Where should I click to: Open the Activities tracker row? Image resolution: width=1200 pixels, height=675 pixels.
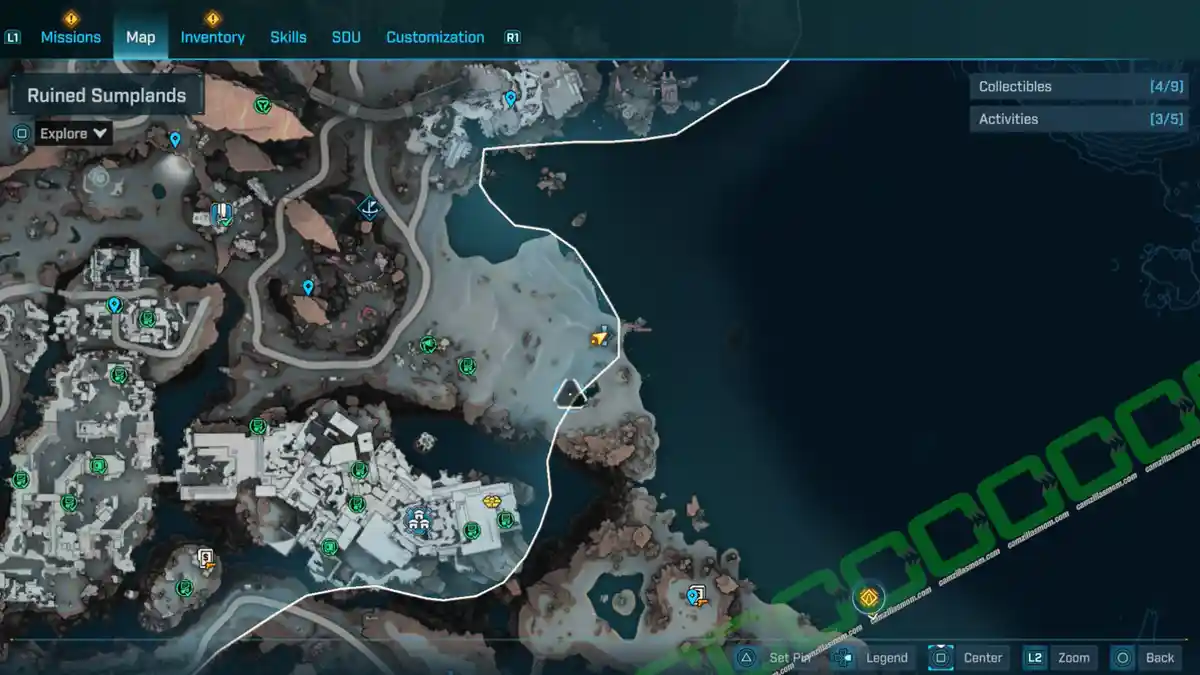click(1064, 119)
